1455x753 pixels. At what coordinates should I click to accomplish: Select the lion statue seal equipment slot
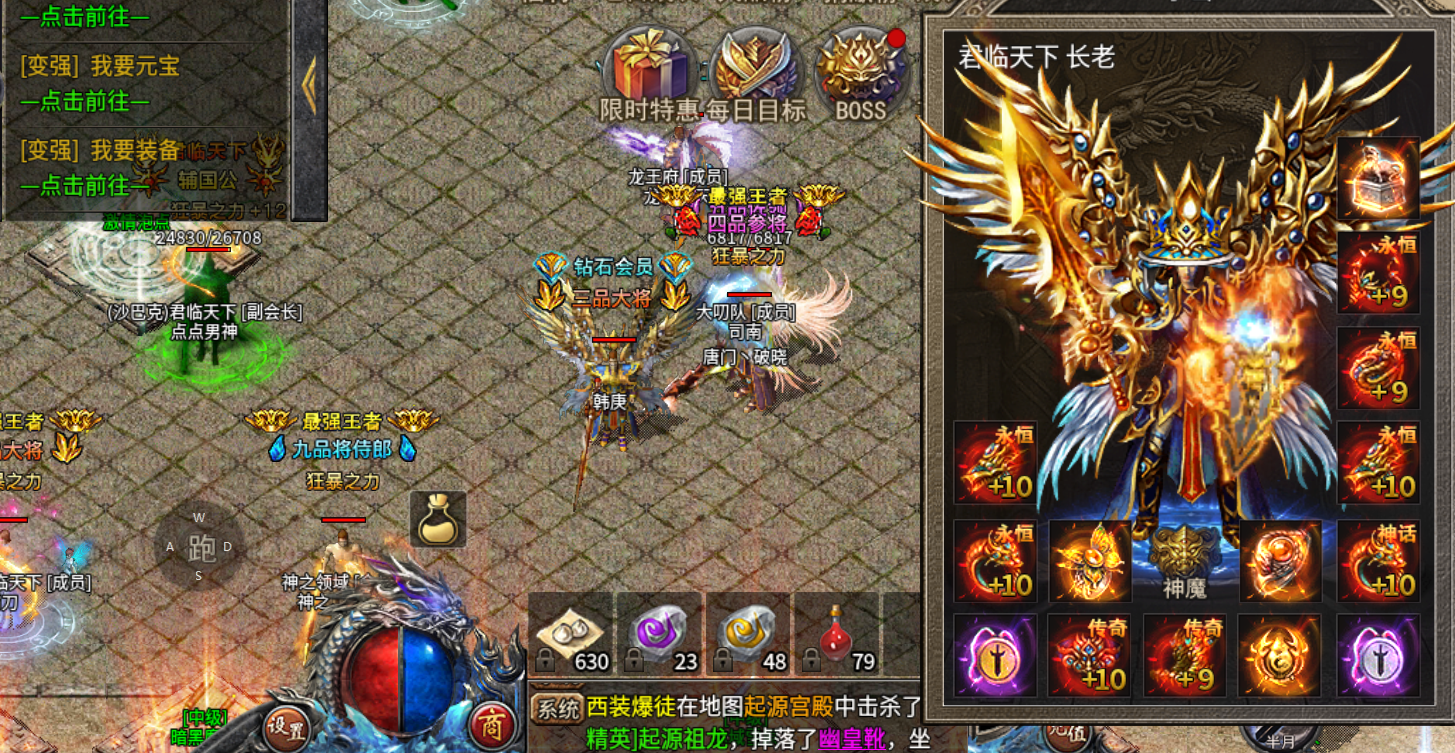[1379, 178]
